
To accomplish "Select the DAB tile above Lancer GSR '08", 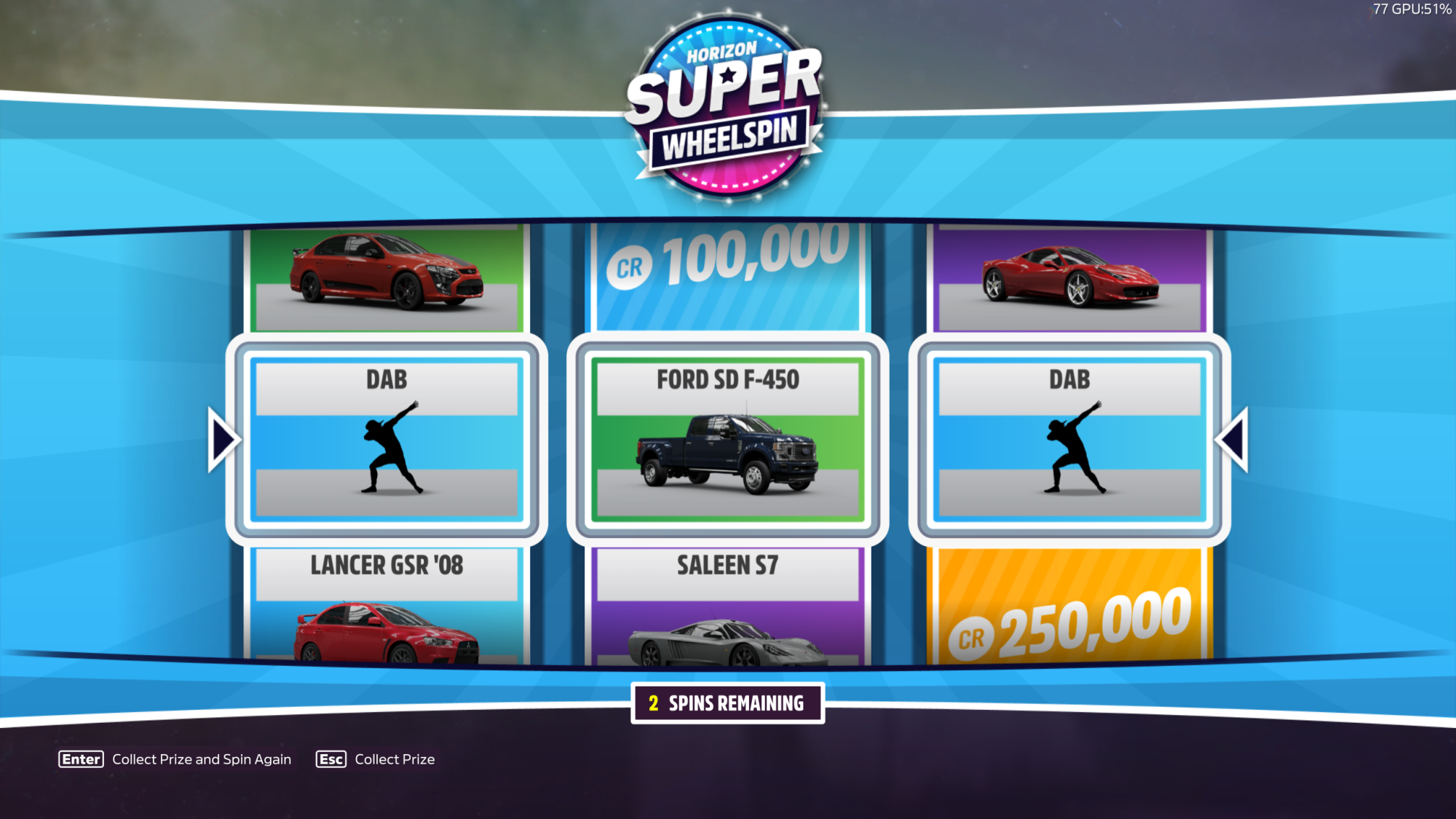I will pyautogui.click(x=387, y=439).
